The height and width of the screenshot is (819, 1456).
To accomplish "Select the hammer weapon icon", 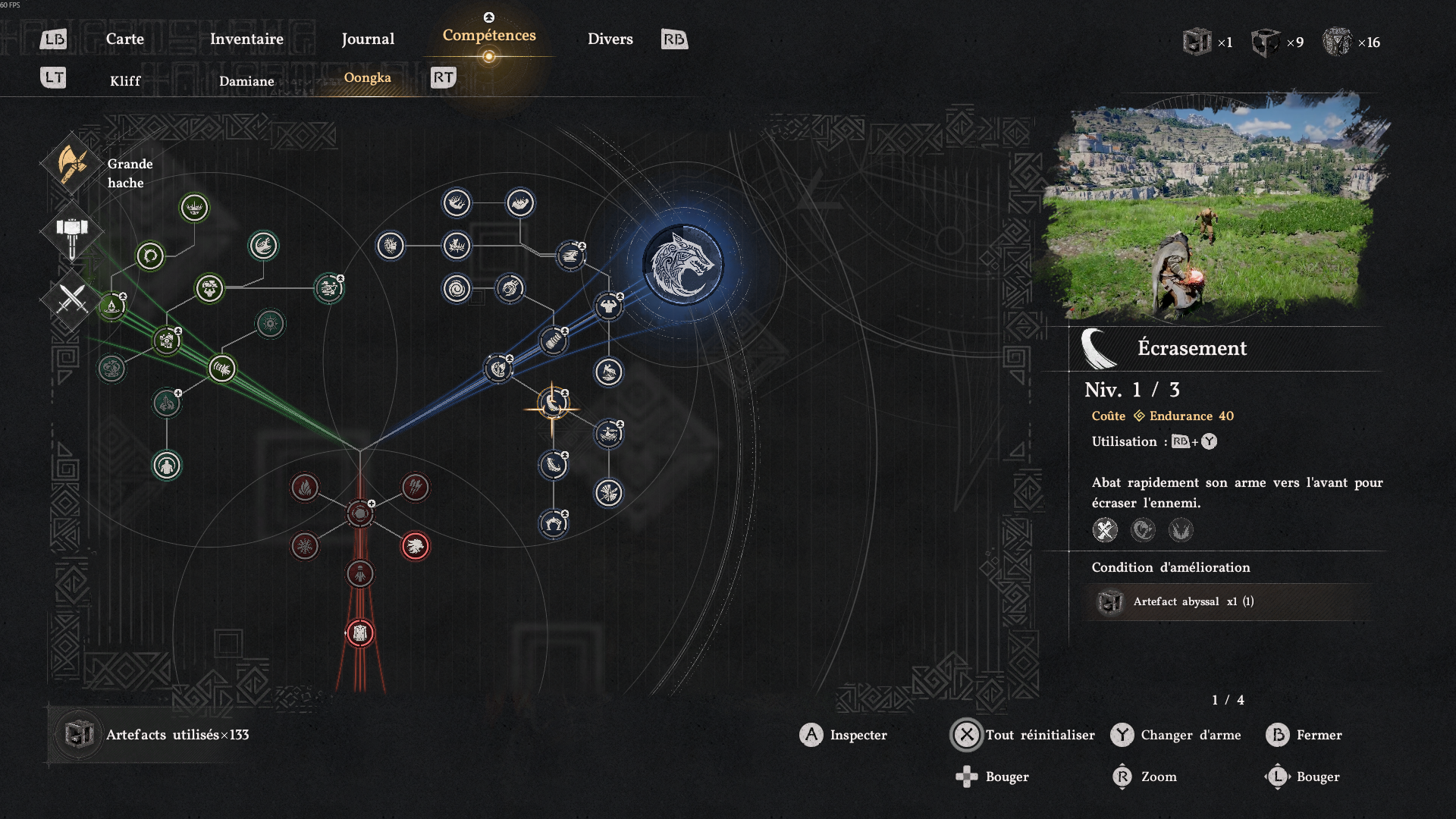I will (72, 231).
